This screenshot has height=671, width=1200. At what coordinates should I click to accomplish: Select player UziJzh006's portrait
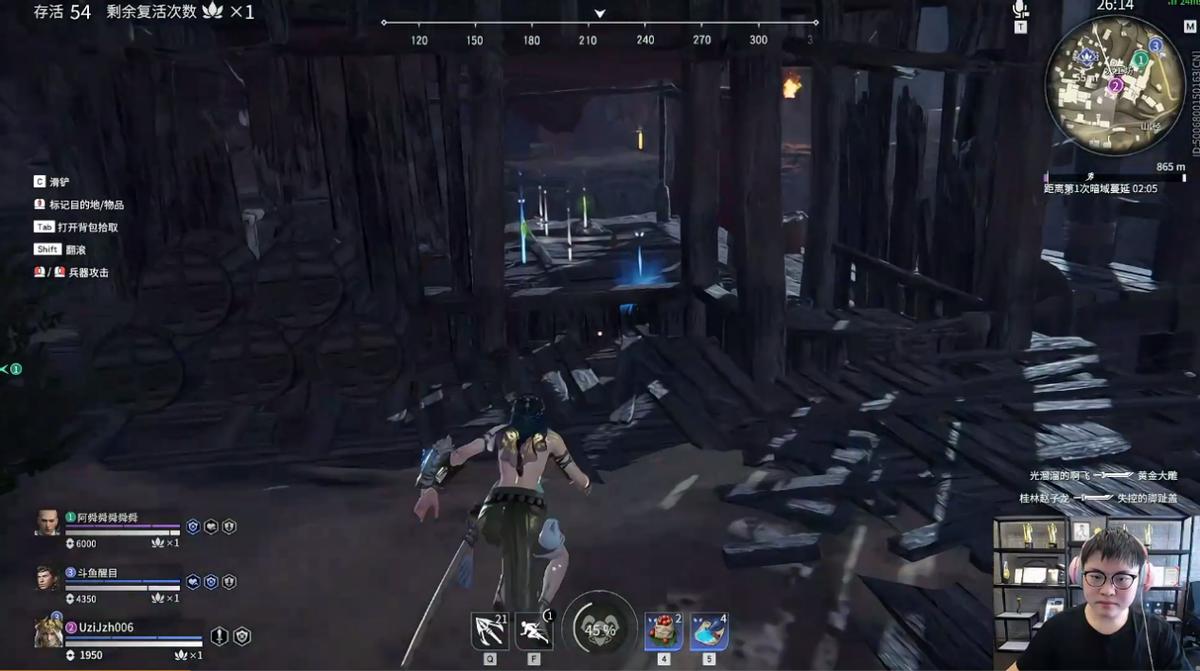point(48,632)
